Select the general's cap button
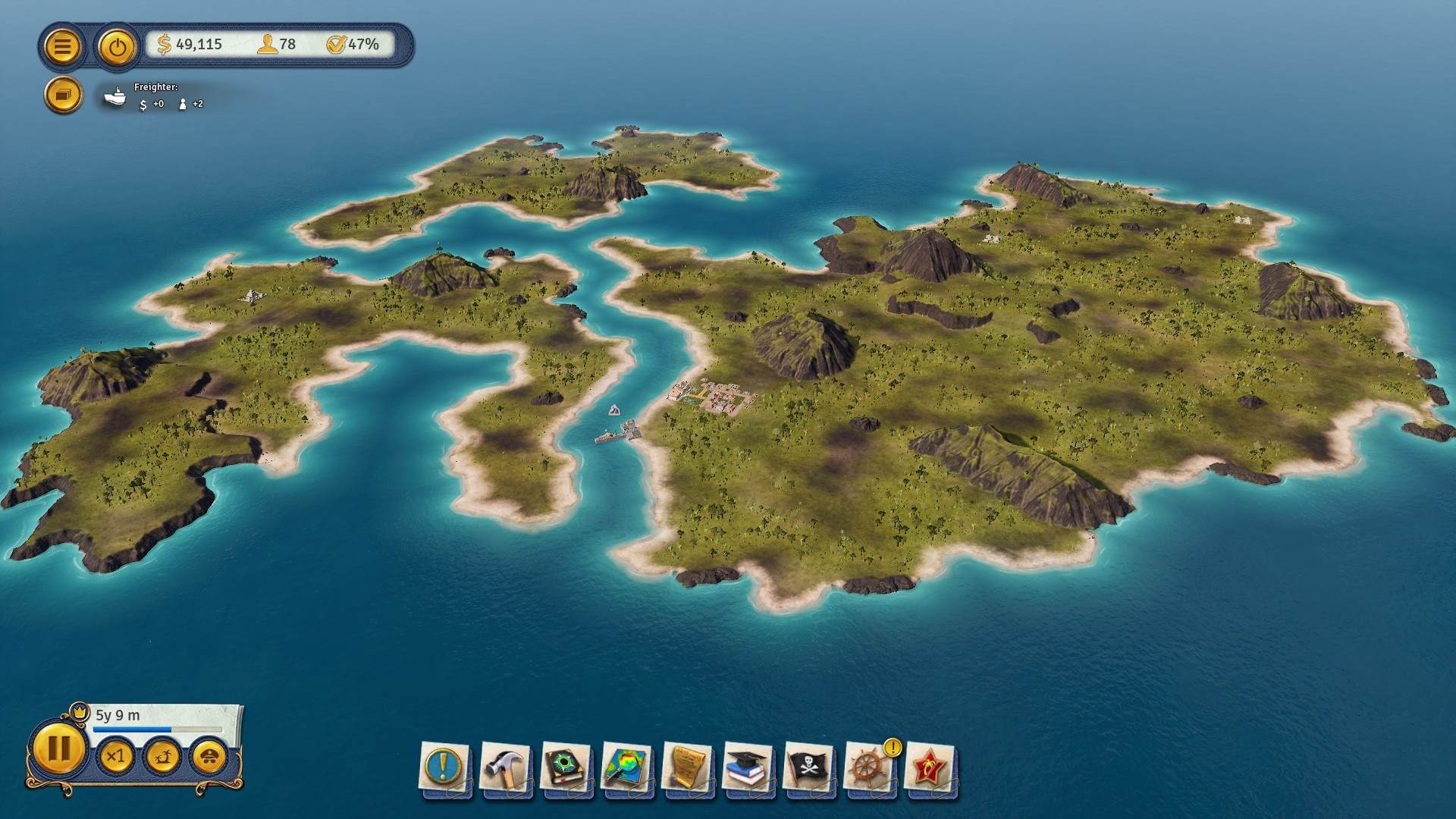This screenshot has height=819, width=1456. (209, 756)
